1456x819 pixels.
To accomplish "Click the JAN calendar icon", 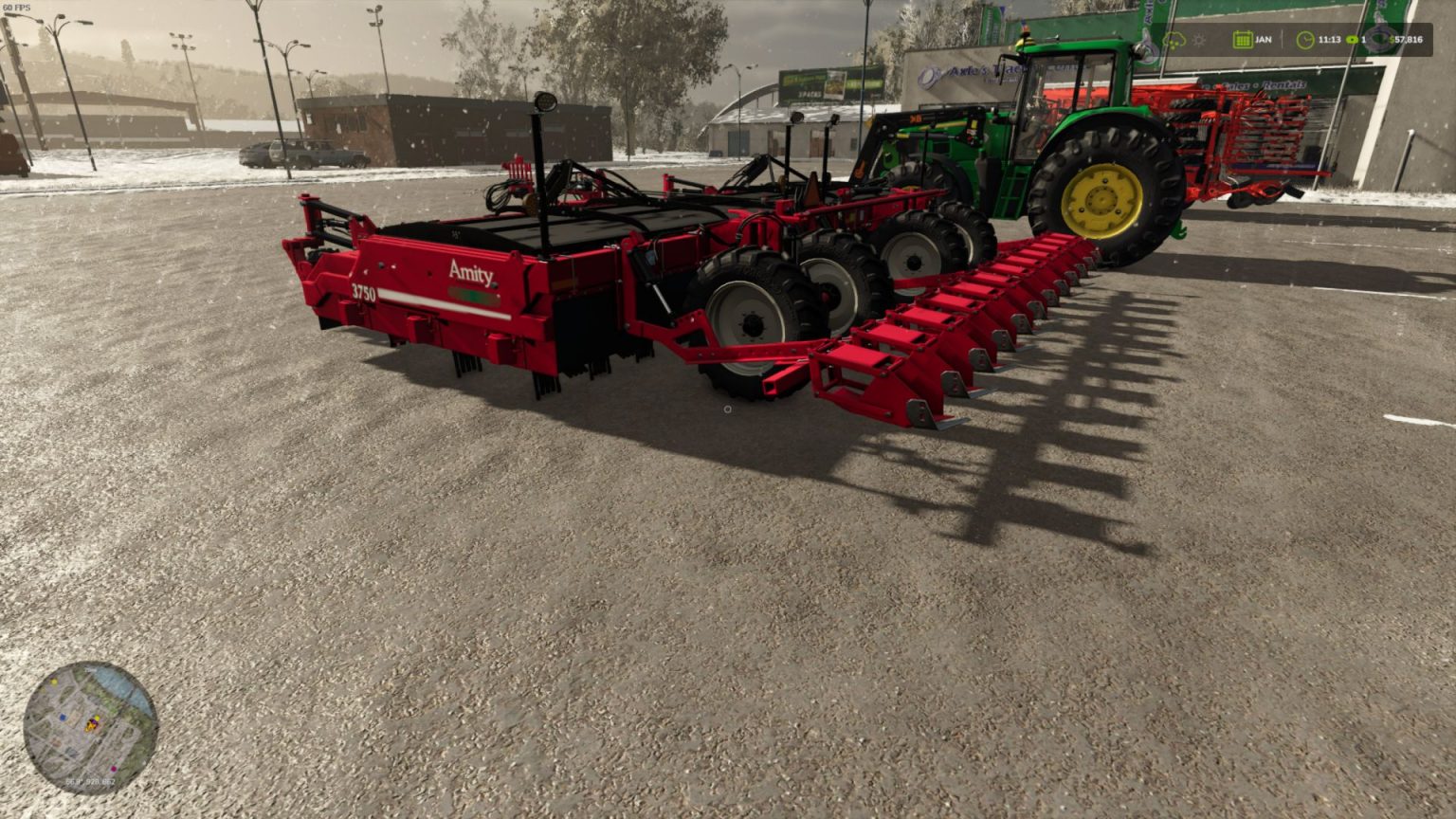I will tap(1243, 40).
